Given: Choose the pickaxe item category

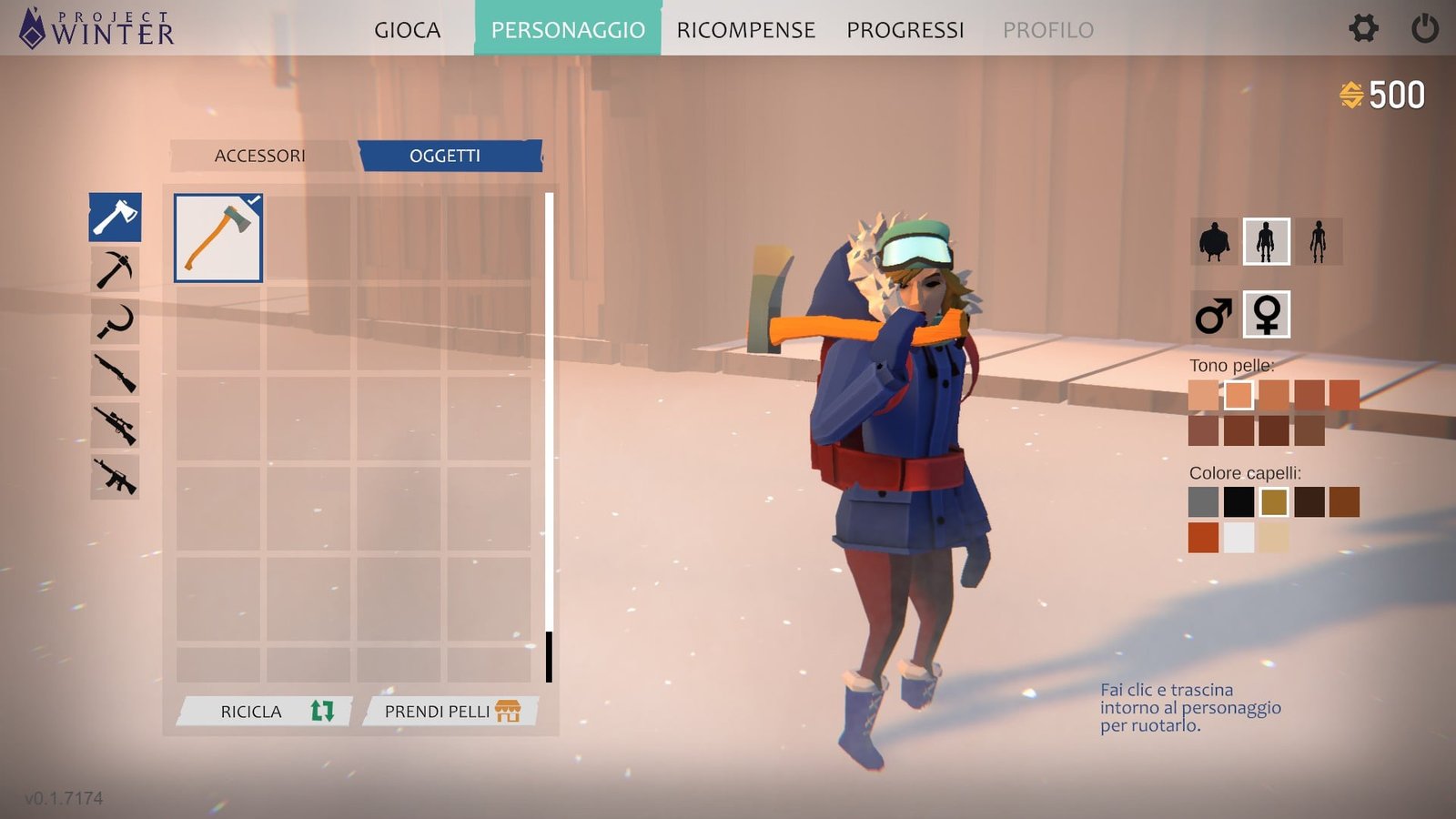Looking at the screenshot, I should coord(115,269).
